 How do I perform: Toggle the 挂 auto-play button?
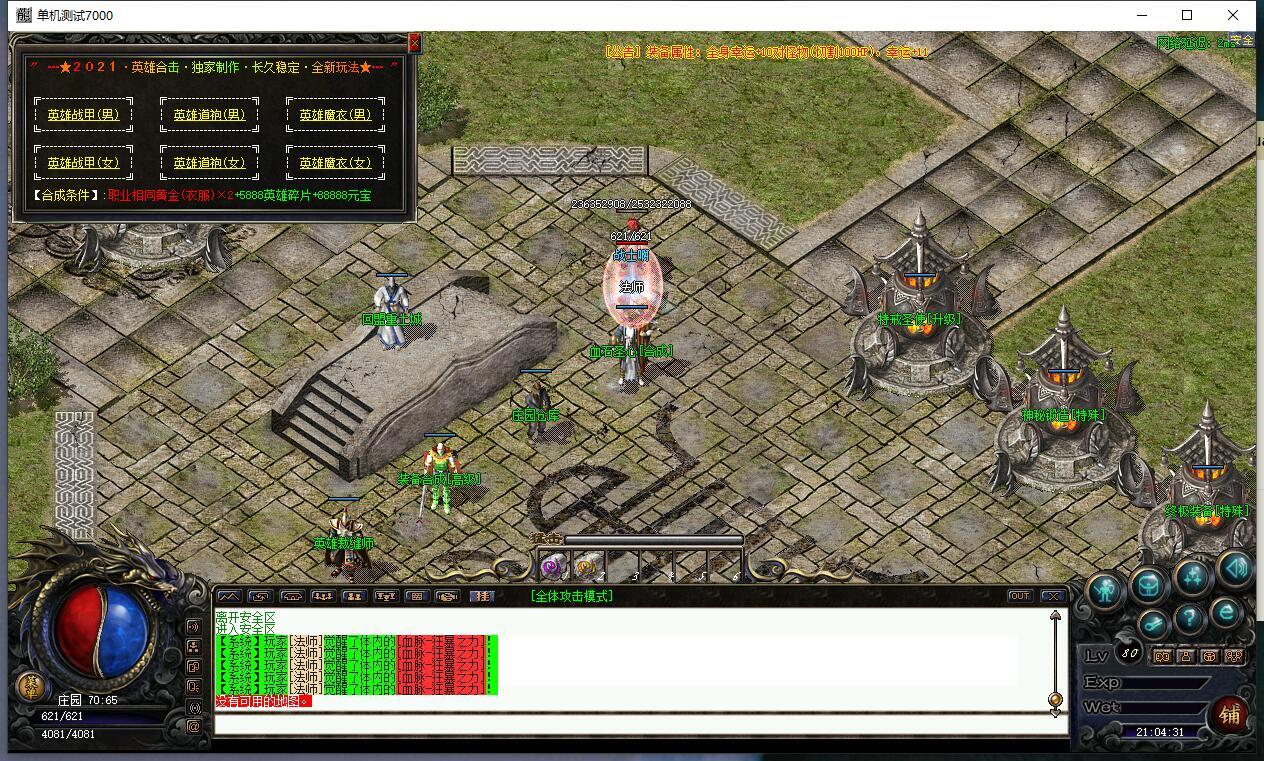[x=482, y=596]
